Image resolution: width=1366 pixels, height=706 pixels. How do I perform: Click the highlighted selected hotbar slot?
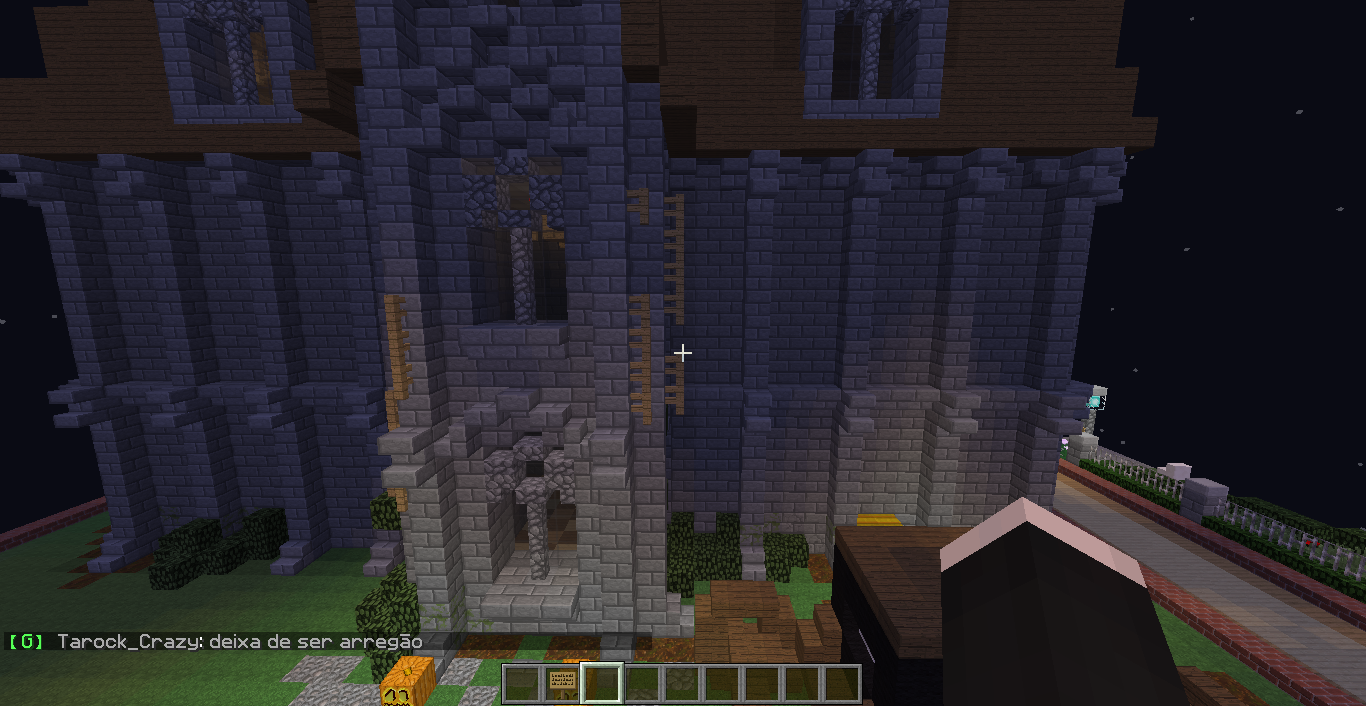pos(602,684)
